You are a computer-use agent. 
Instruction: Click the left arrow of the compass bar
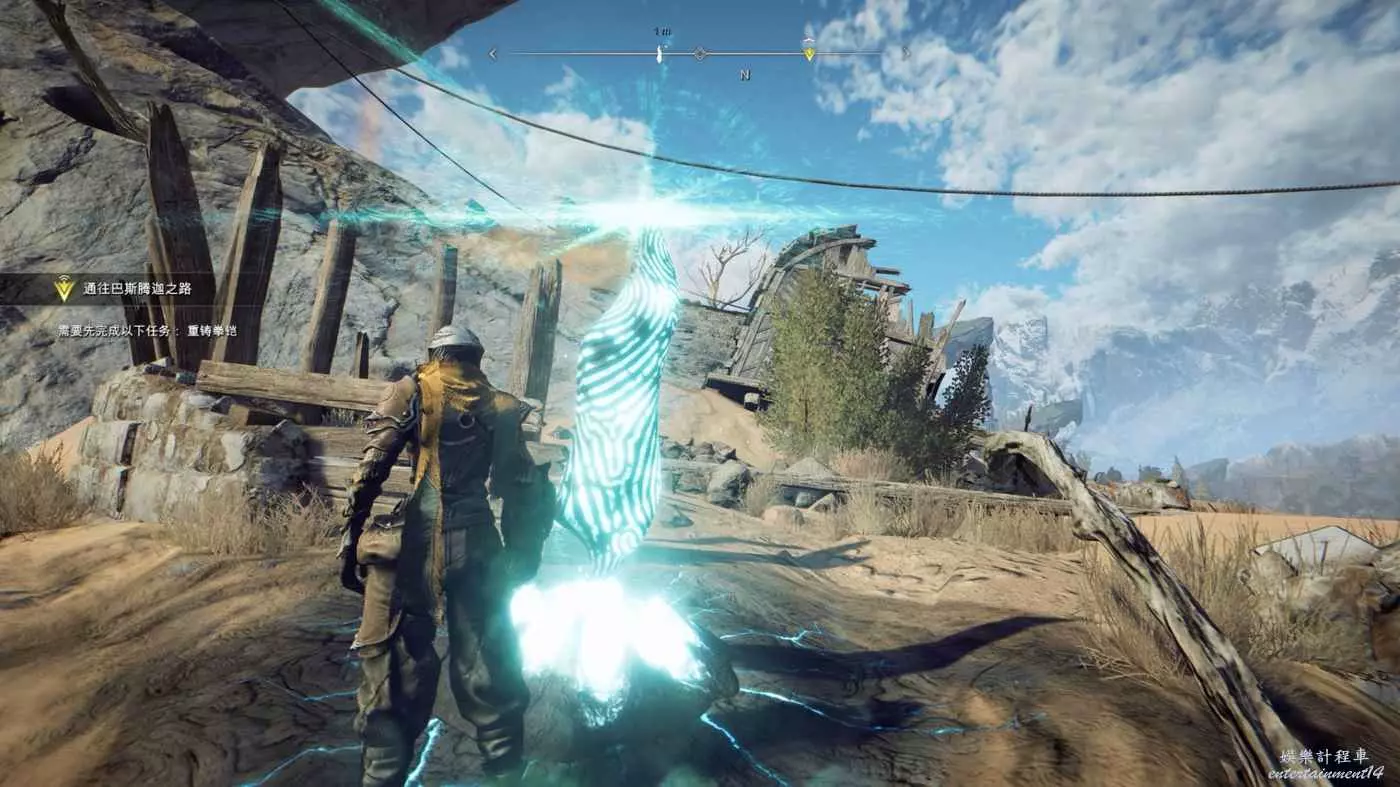click(x=493, y=54)
